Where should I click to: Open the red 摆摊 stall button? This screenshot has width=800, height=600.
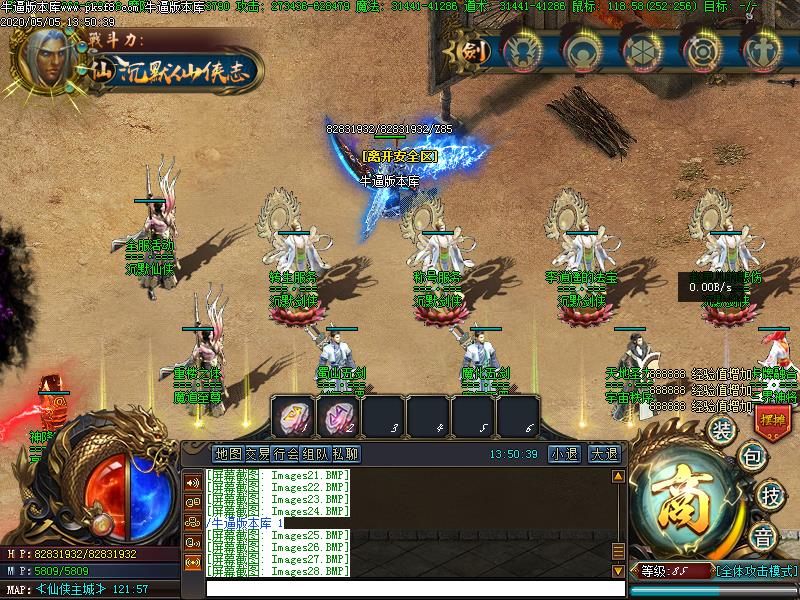773,421
